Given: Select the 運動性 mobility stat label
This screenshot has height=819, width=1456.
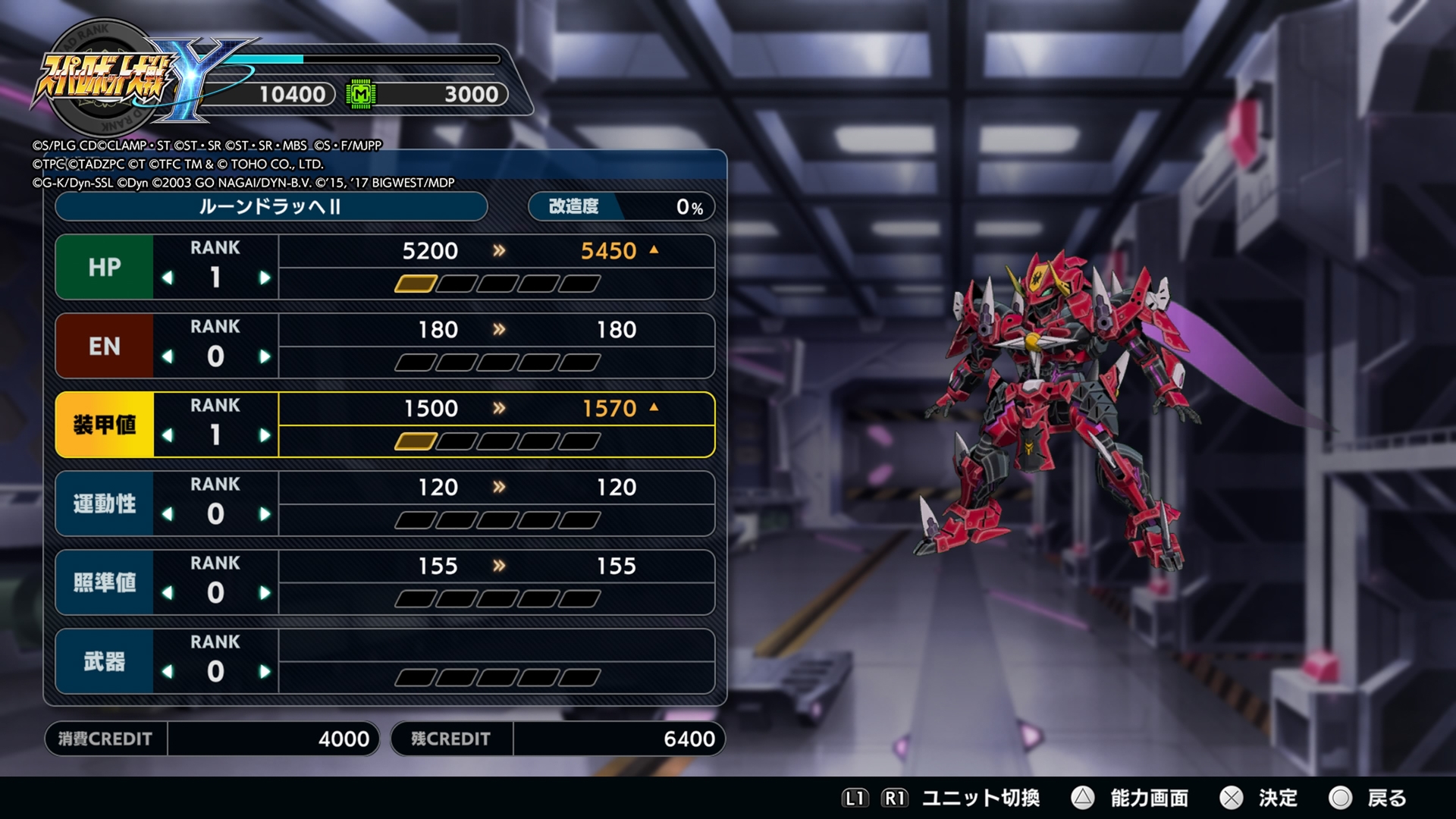Looking at the screenshot, I should click(x=103, y=504).
